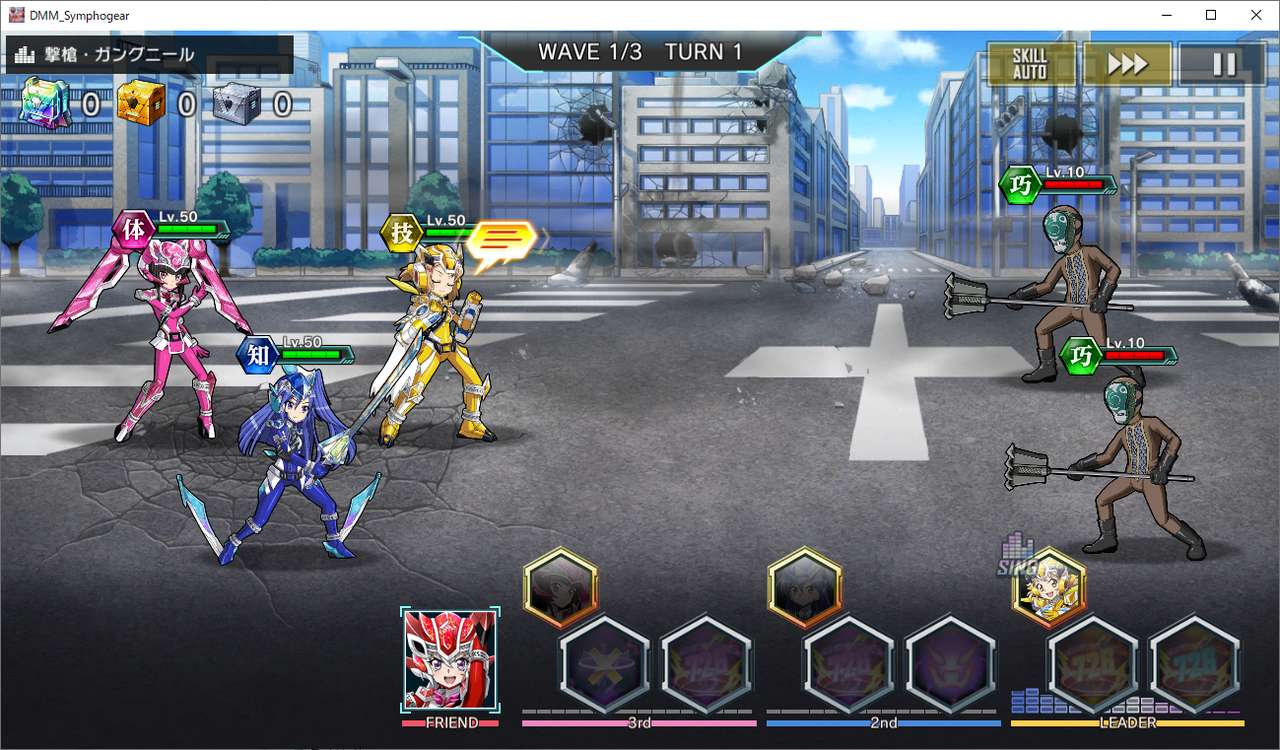This screenshot has height=750, width=1280.
Task: Choose the 3rd member's portrait hexagon
Action: pos(560,588)
